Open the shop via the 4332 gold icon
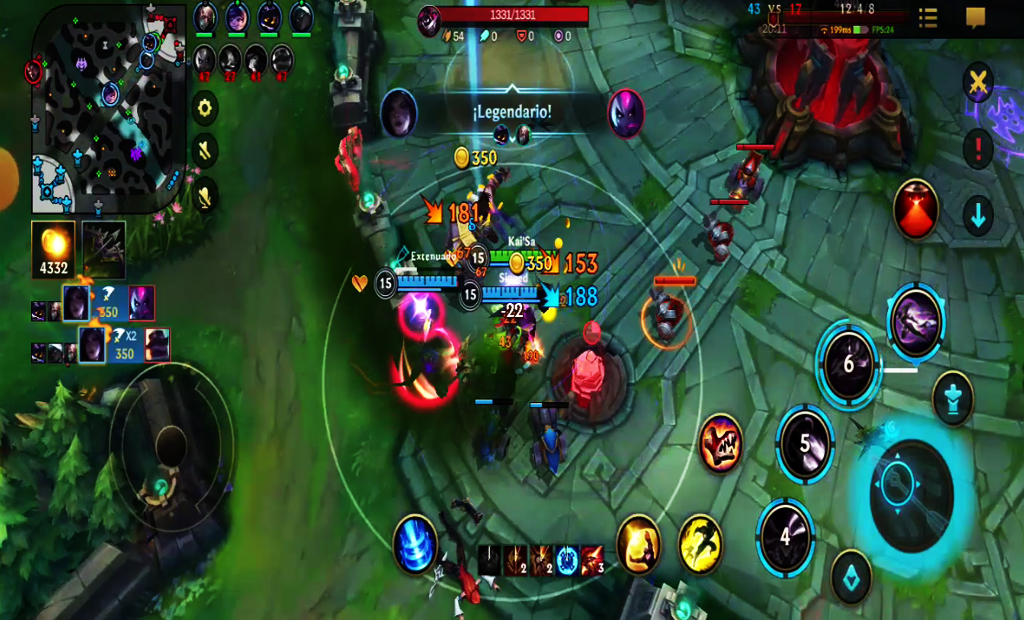Image resolution: width=1024 pixels, height=620 pixels. click(52, 249)
